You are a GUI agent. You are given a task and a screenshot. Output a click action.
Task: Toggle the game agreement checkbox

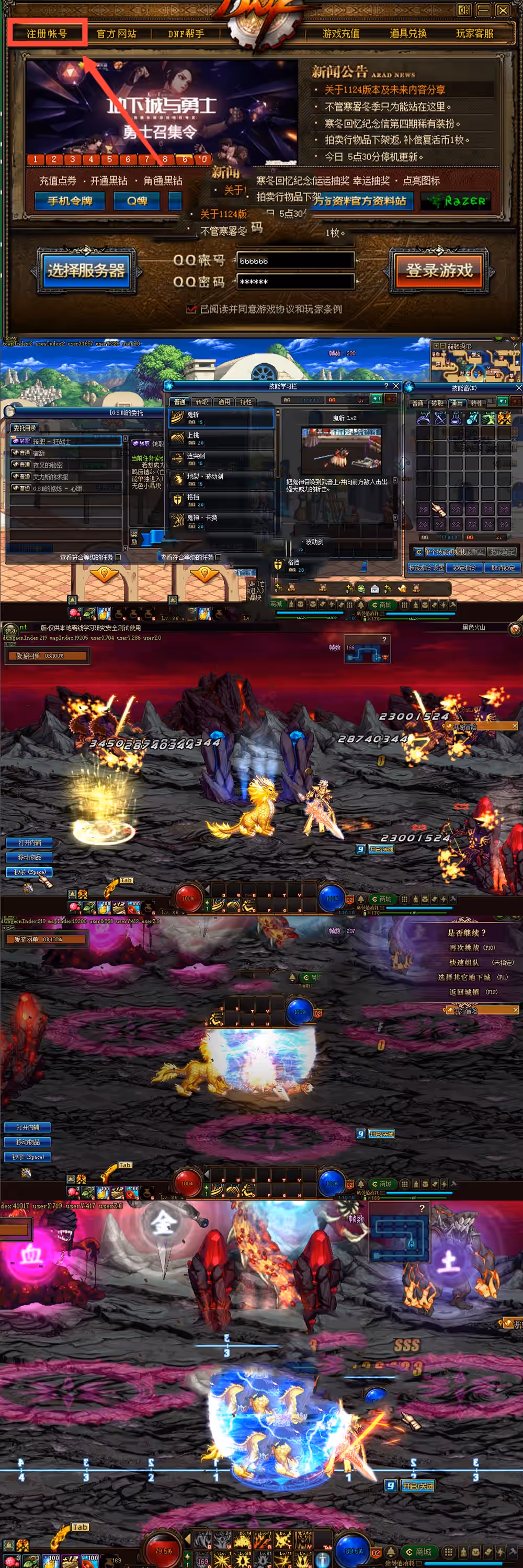191,309
